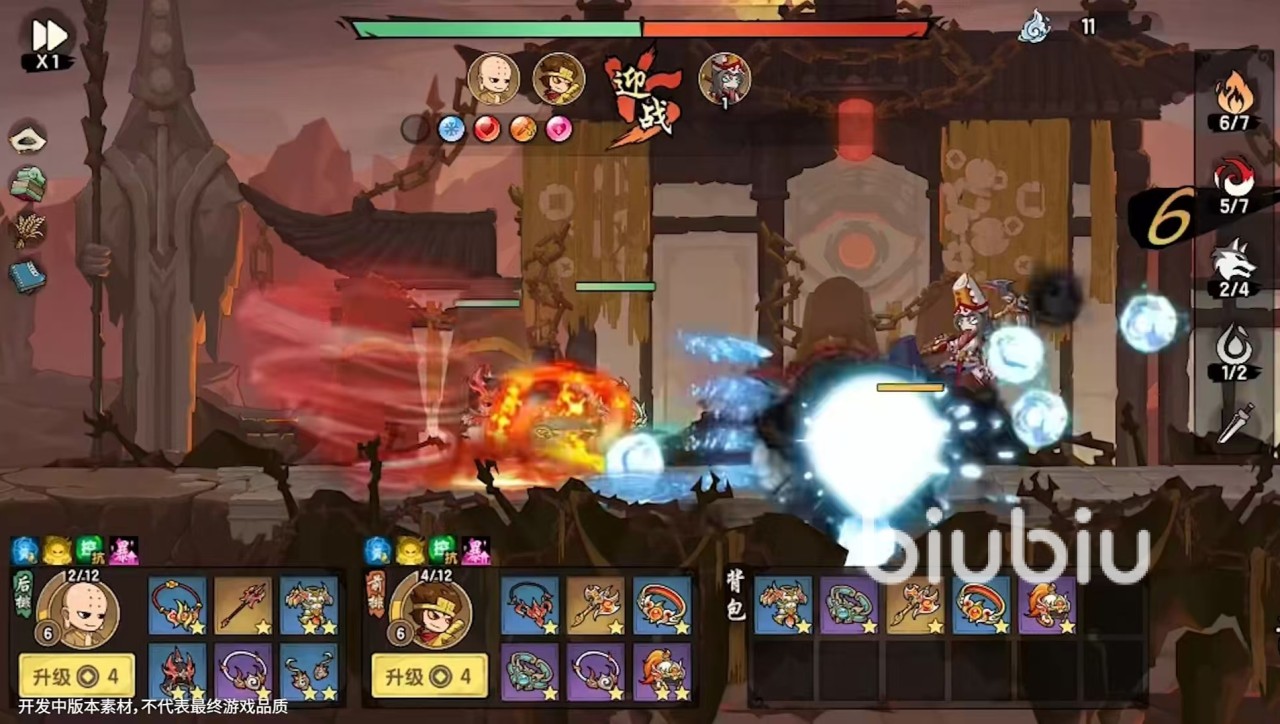
Task: Check the water drop synergy showing 1/2
Action: pyautogui.click(x=1232, y=353)
